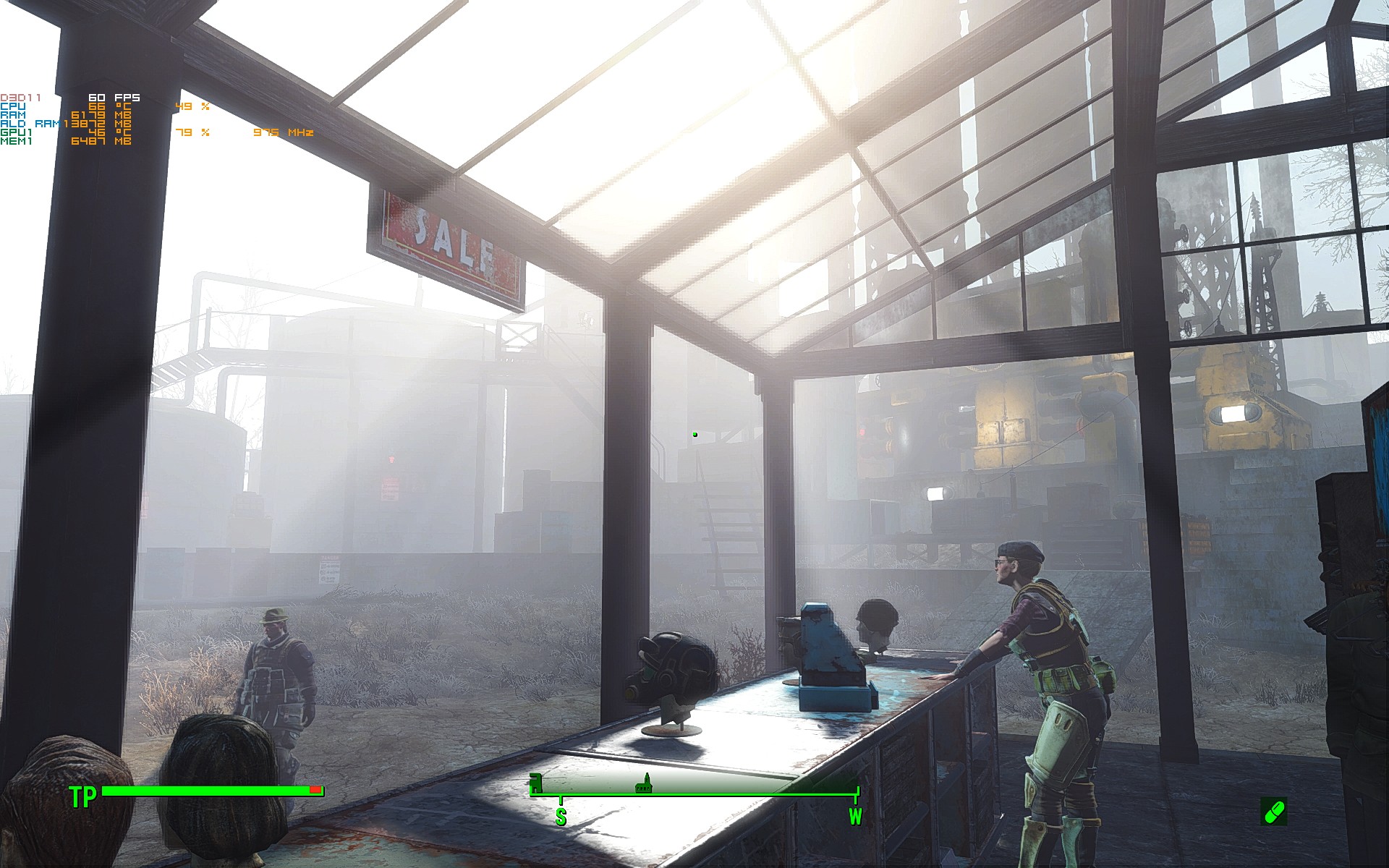Click the 60 FPS counter in the overlay
1389x868 pixels.
tap(112, 97)
